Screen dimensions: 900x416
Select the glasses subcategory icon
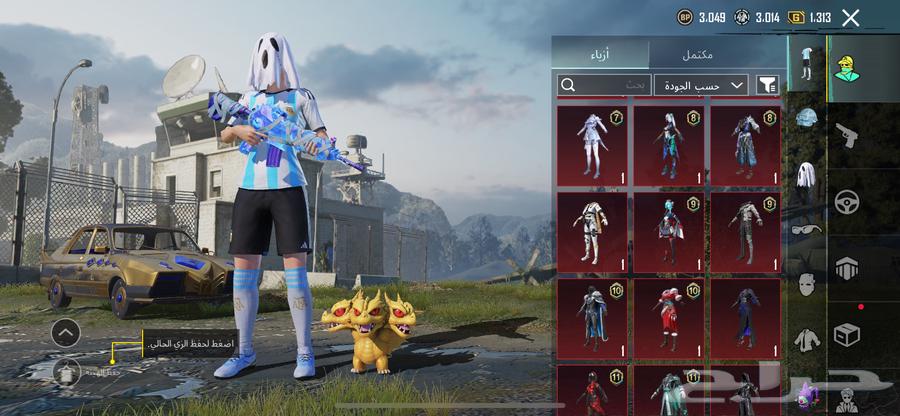coord(806,229)
